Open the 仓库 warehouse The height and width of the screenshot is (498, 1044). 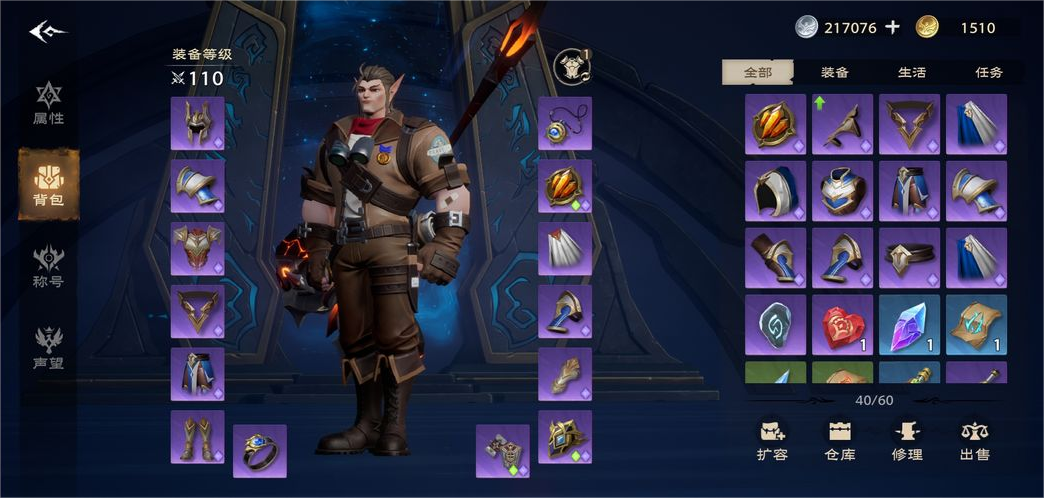tap(840, 440)
